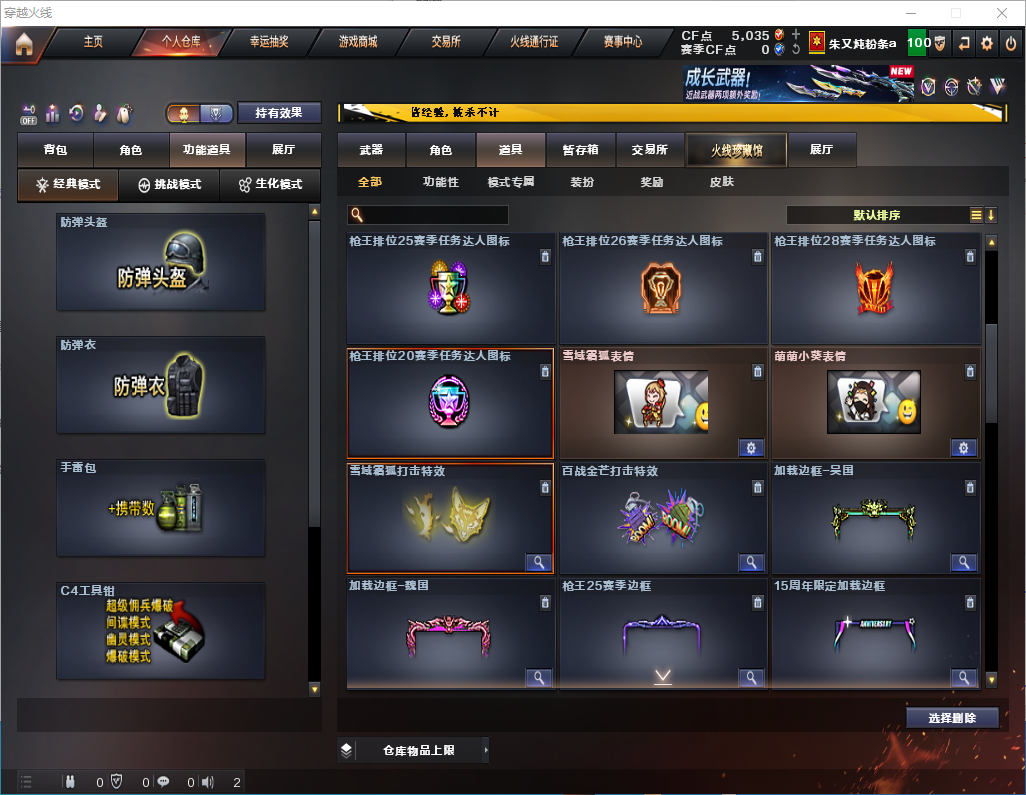Choose the 防弹头盔 helmet item
This screenshot has height=795, width=1026.
161,262
